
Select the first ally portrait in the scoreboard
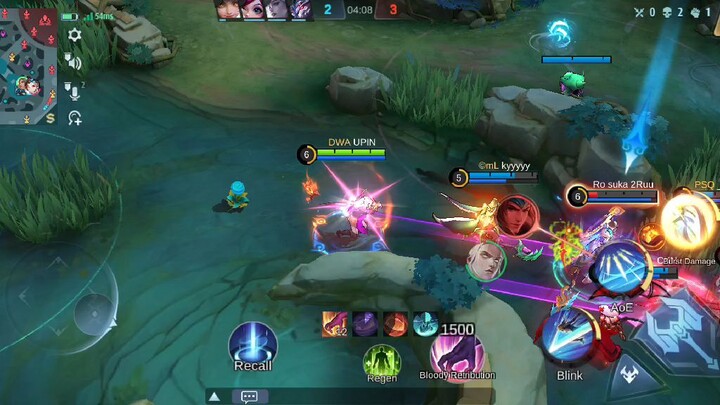[227, 10]
